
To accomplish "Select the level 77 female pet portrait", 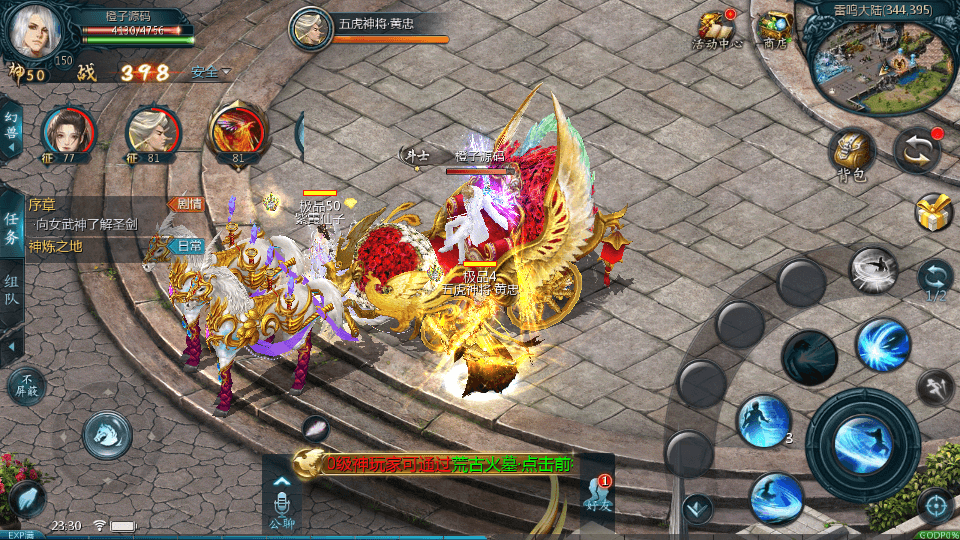I will [68, 133].
